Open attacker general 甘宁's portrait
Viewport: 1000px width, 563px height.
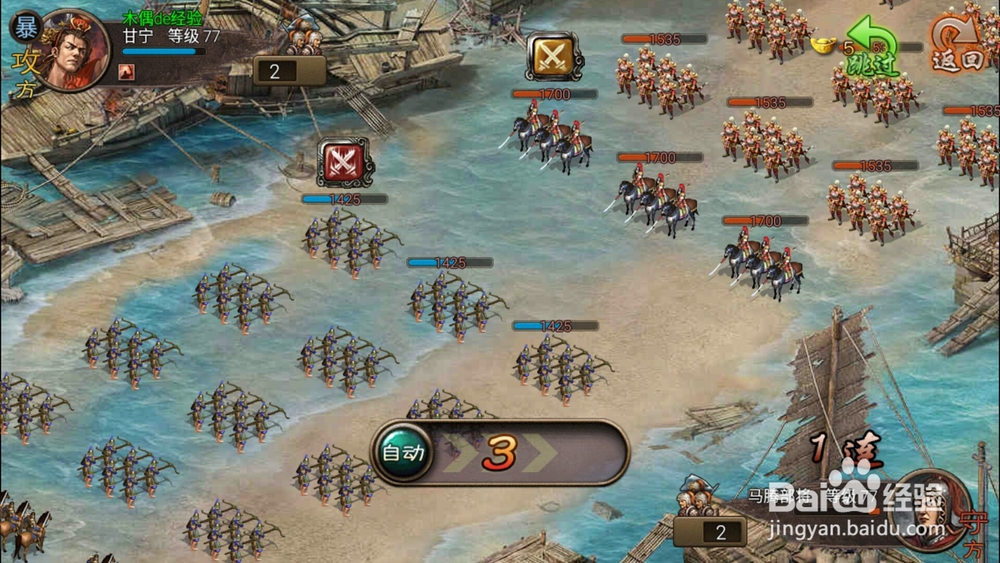tap(73, 48)
